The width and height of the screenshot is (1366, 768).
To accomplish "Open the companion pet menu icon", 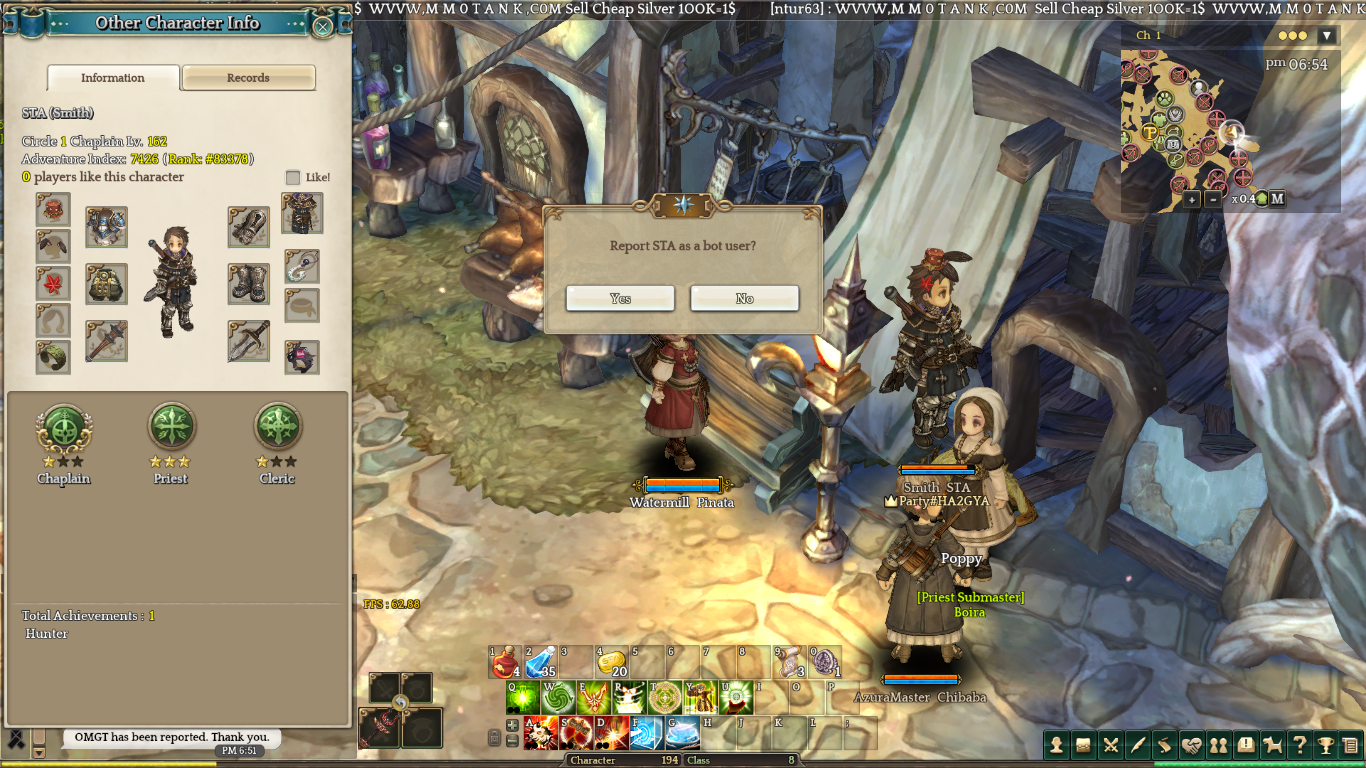I will click(1272, 745).
